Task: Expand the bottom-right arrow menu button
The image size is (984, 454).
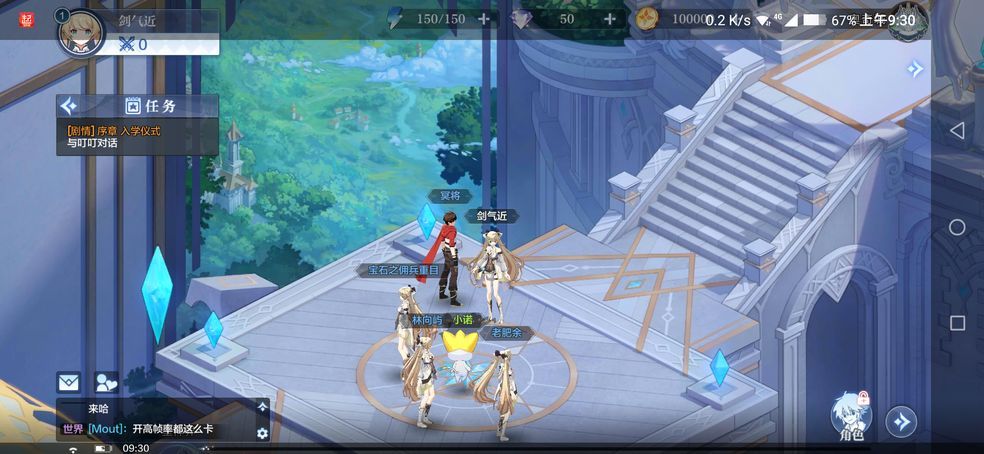Action: pos(901,421)
